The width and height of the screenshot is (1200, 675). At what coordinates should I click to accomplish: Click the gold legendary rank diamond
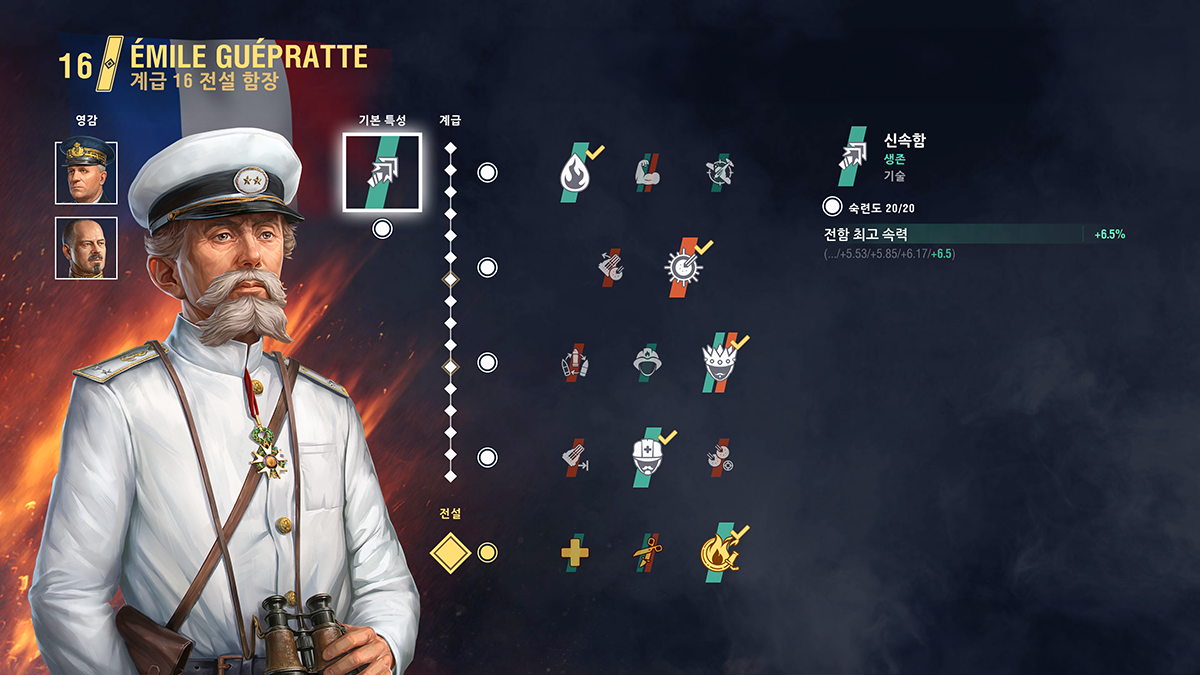450,552
